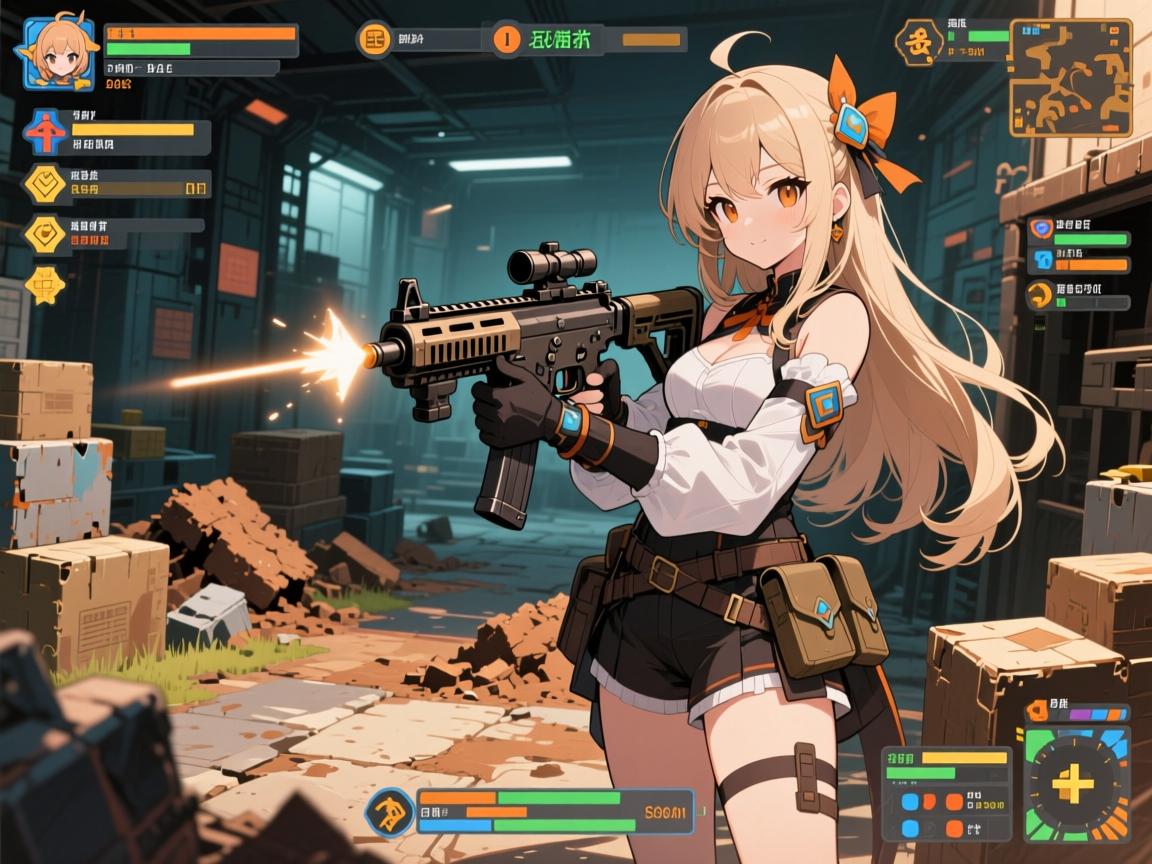Select the red cross icon on blue badge
The height and width of the screenshot is (864, 1152).
click(44, 133)
